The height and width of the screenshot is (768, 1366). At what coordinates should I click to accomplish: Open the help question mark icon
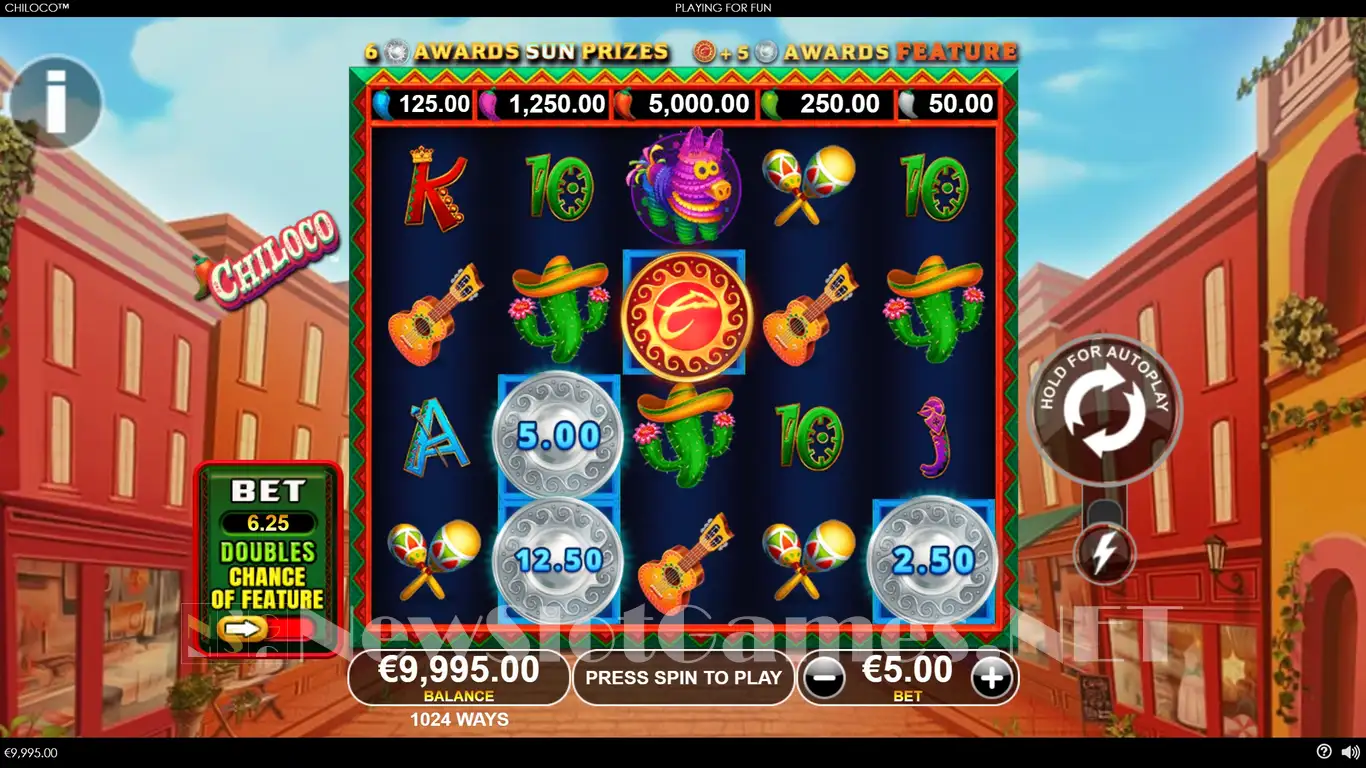pos(1324,752)
